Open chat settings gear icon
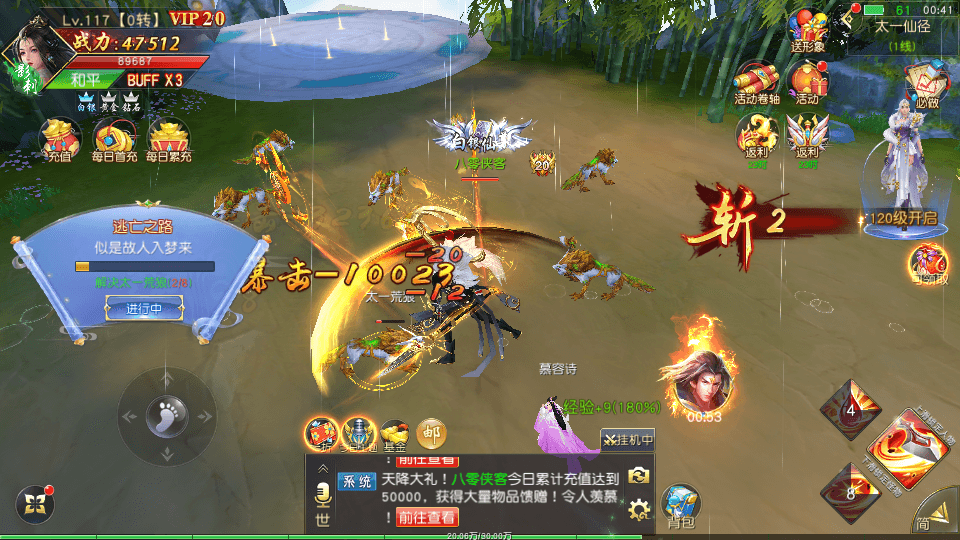This screenshot has width=960, height=540. click(639, 511)
